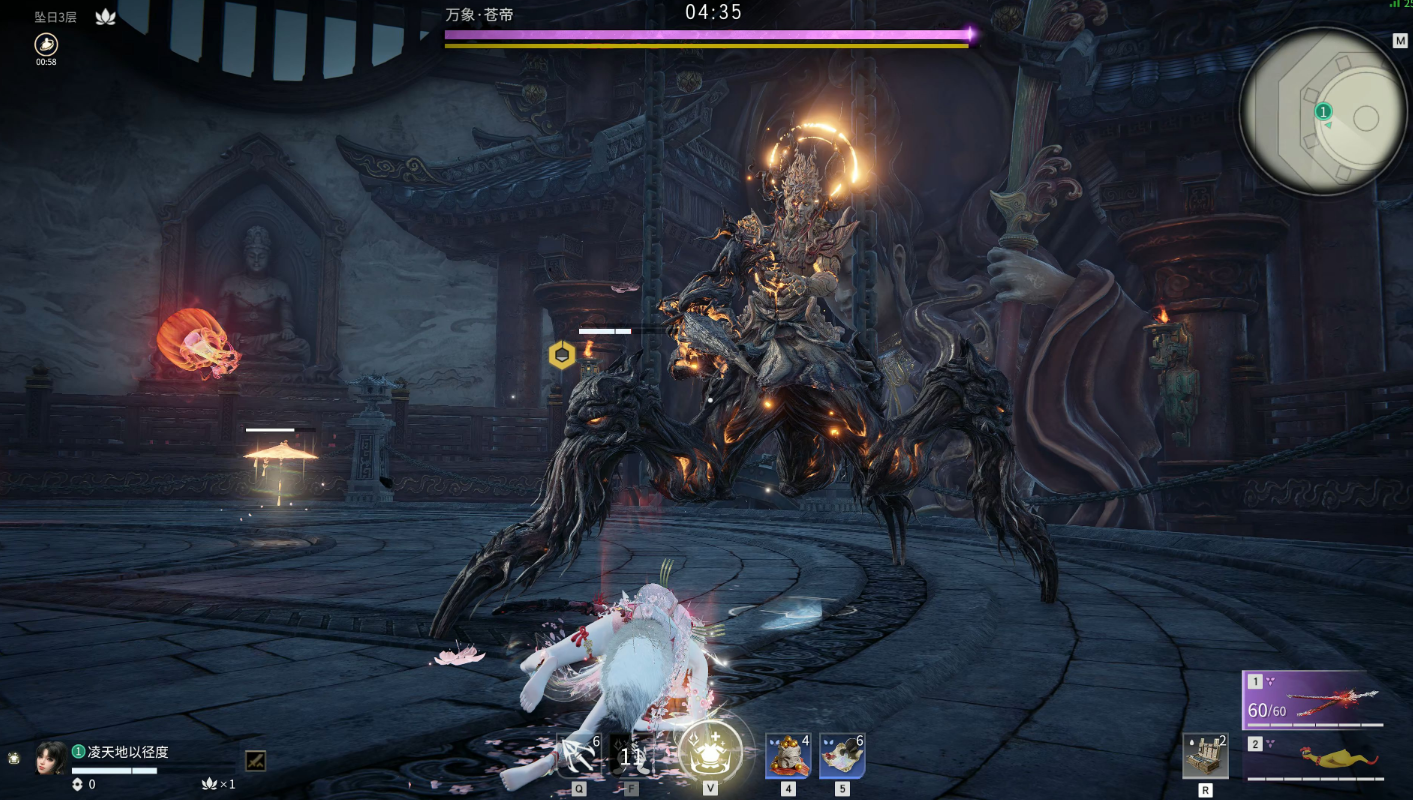Select the player portrait for 凌天地以径度
Image resolution: width=1413 pixels, height=800 pixels.
click(x=51, y=757)
